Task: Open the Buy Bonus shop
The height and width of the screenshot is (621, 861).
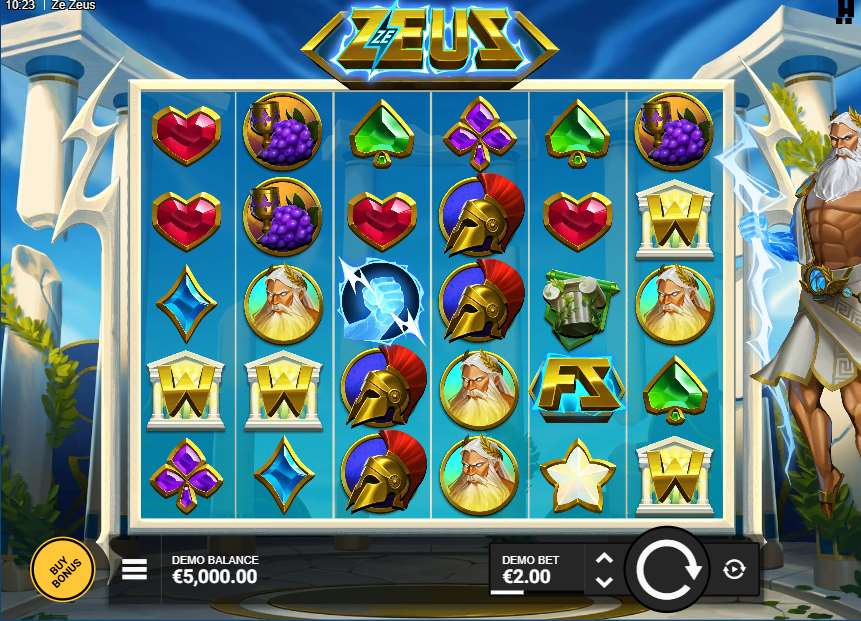Action: [x=62, y=569]
